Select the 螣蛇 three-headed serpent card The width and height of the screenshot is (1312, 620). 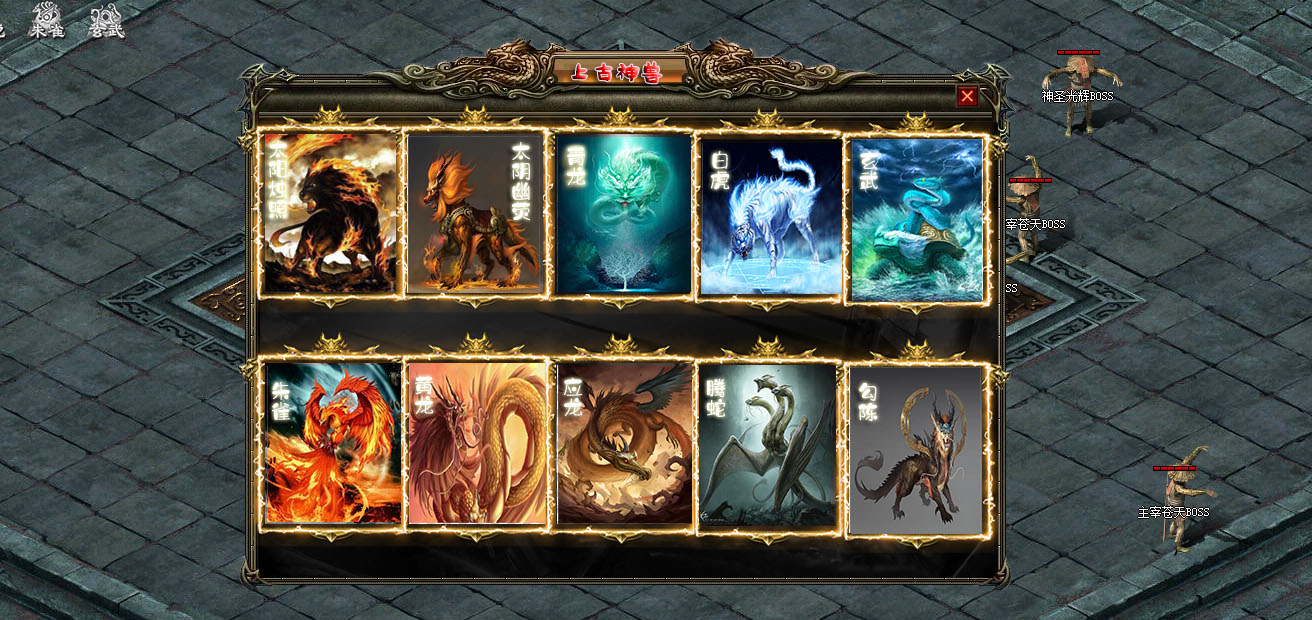pyautogui.click(x=768, y=444)
